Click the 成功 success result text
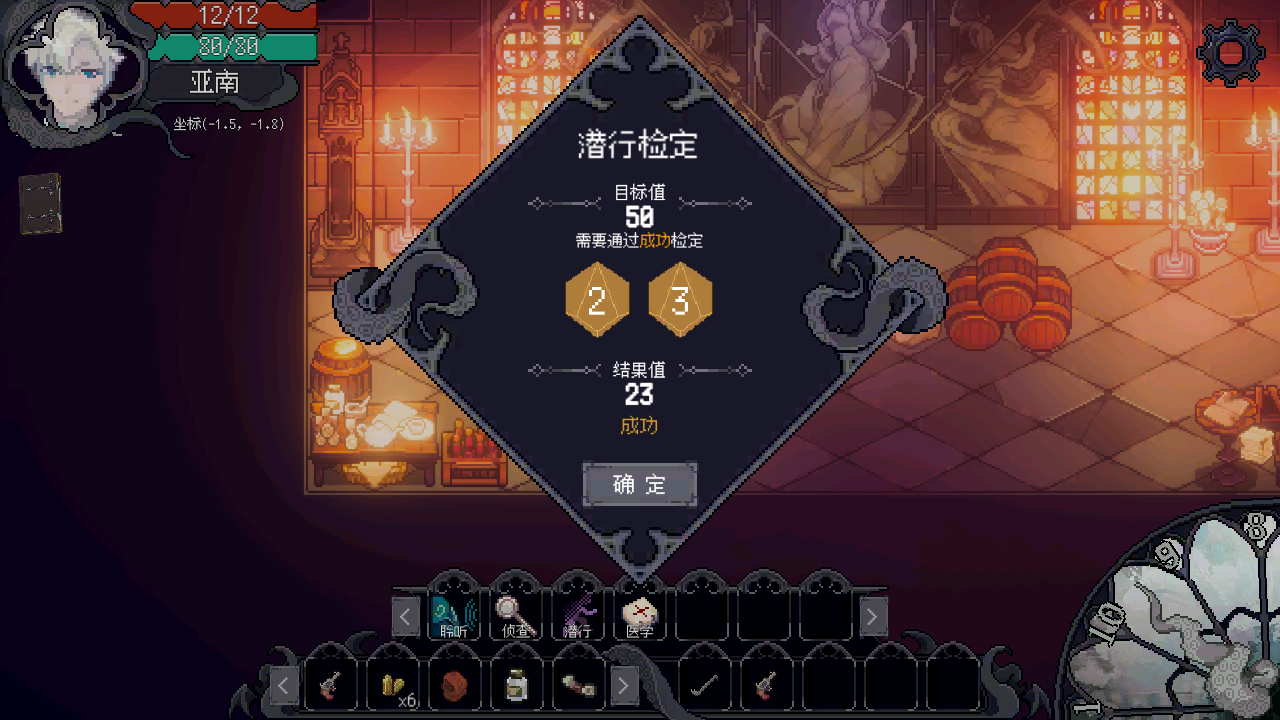1280x720 pixels. point(639,425)
